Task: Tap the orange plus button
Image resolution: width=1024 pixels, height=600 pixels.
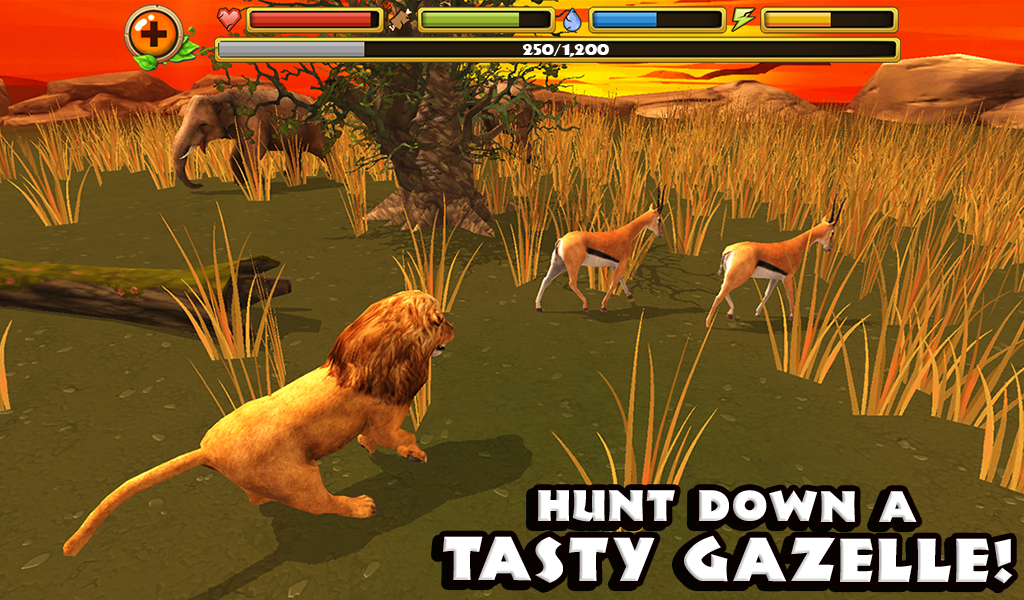Action: click(153, 34)
